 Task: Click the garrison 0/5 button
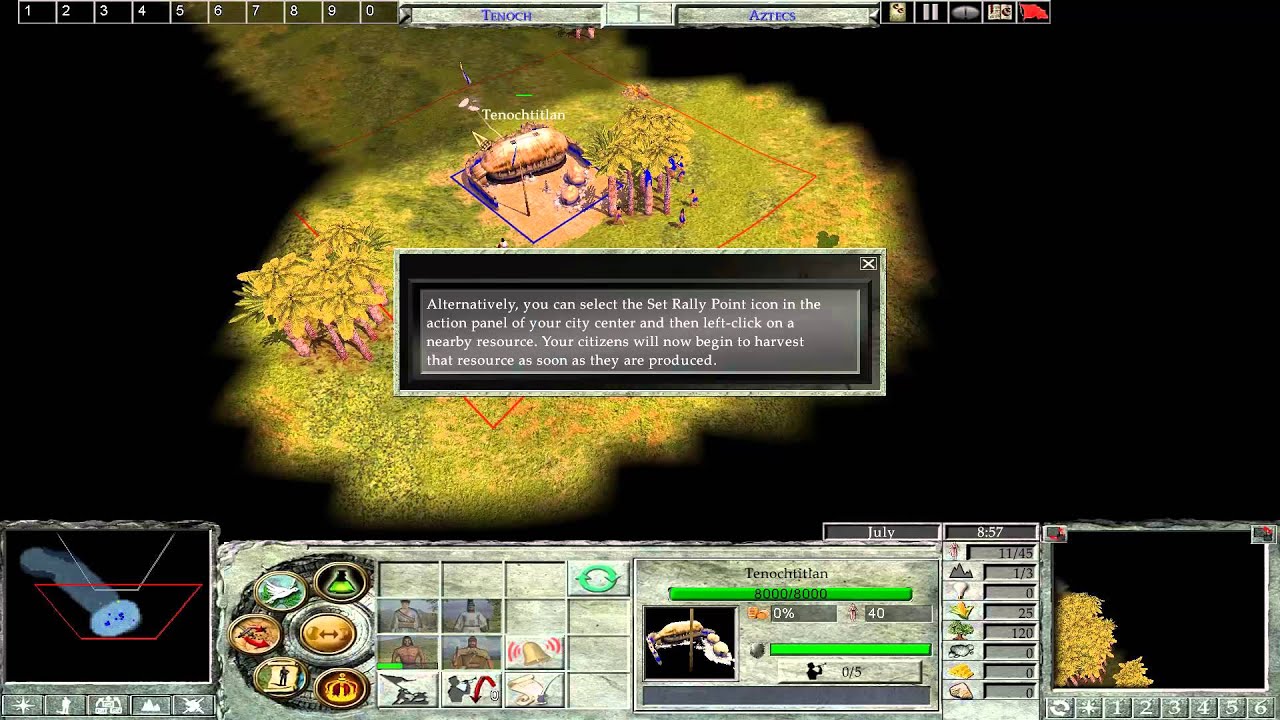850,673
